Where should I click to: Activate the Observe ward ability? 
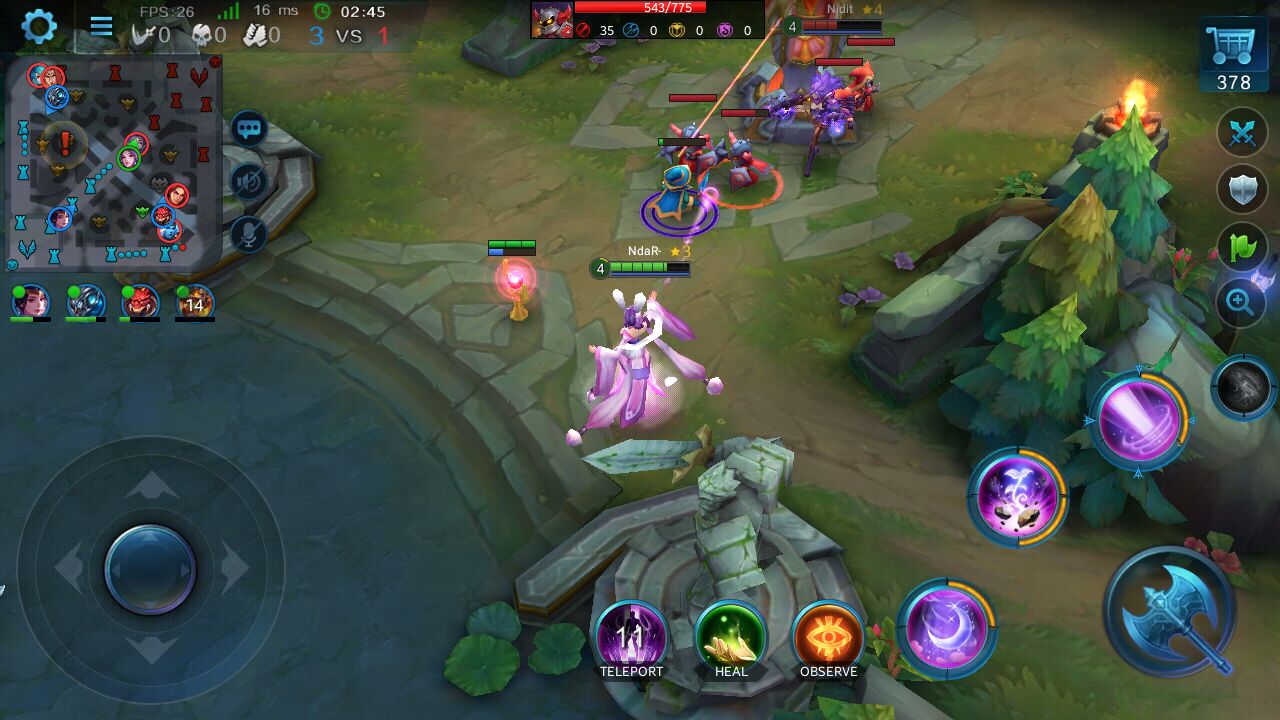(828, 635)
